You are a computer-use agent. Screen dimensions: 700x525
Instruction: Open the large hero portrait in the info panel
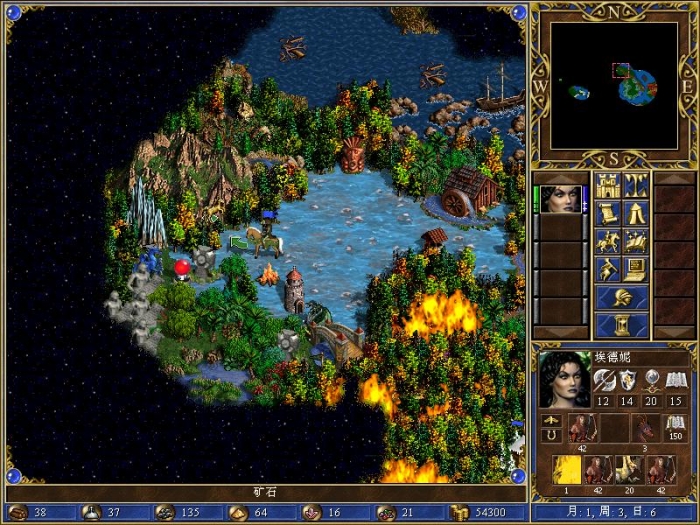point(565,378)
